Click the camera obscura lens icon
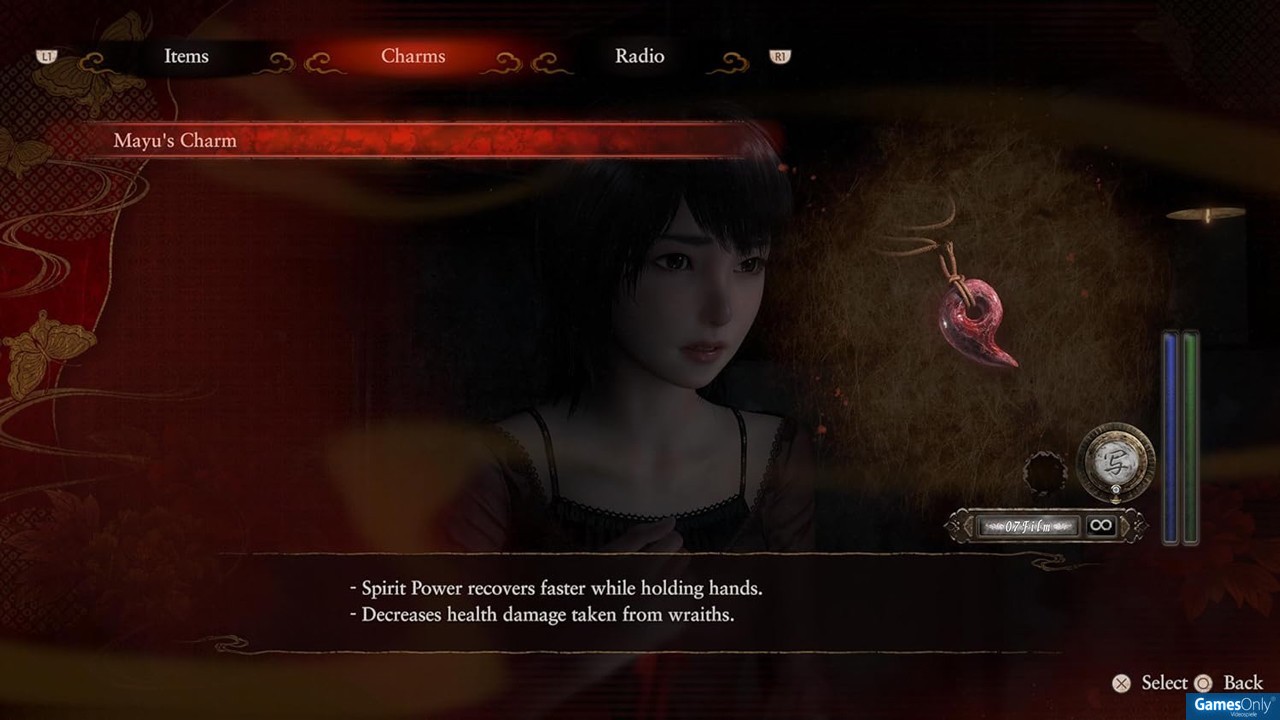This screenshot has height=720, width=1280. click(x=1116, y=461)
